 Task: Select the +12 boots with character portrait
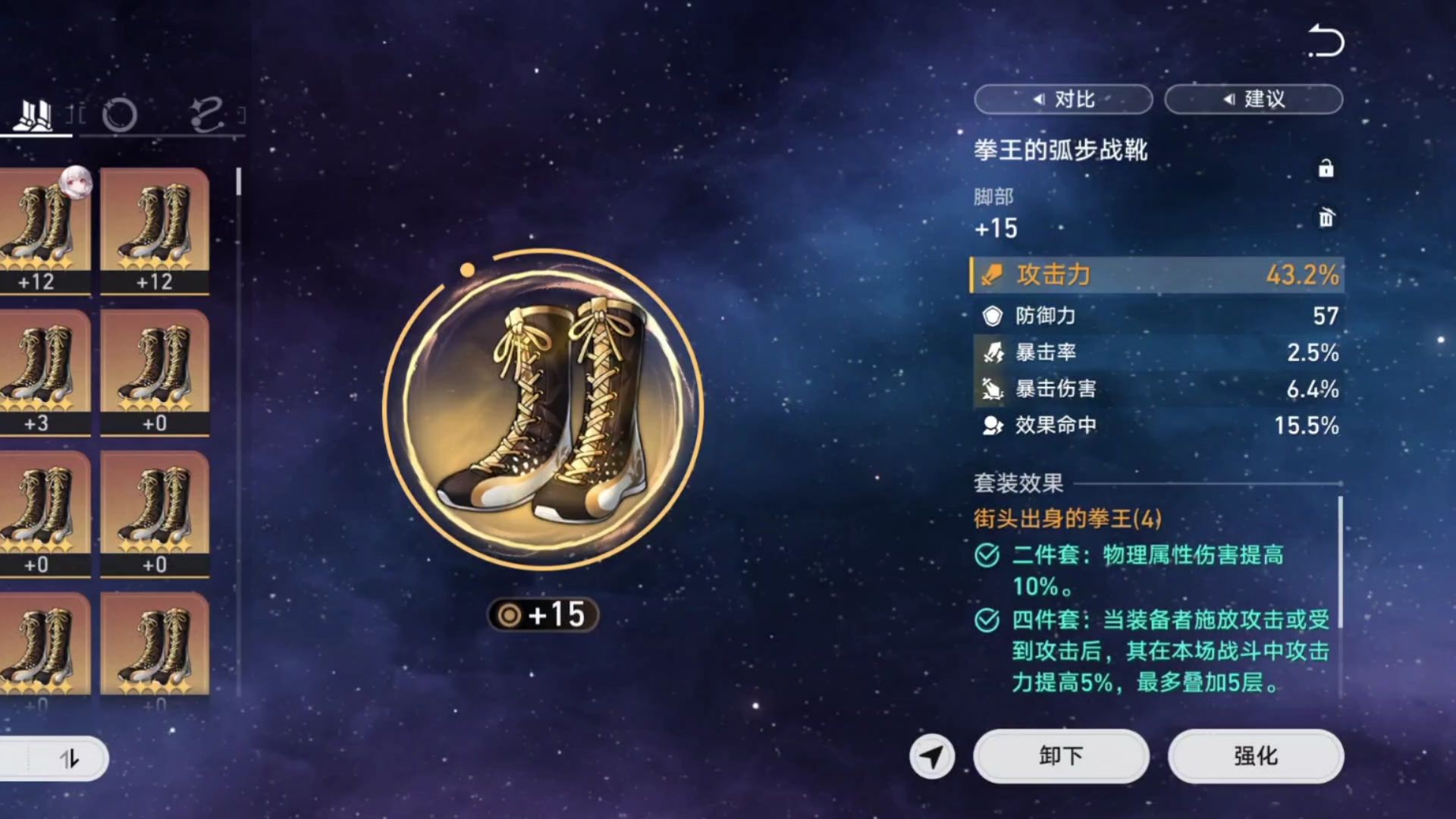tap(42, 227)
